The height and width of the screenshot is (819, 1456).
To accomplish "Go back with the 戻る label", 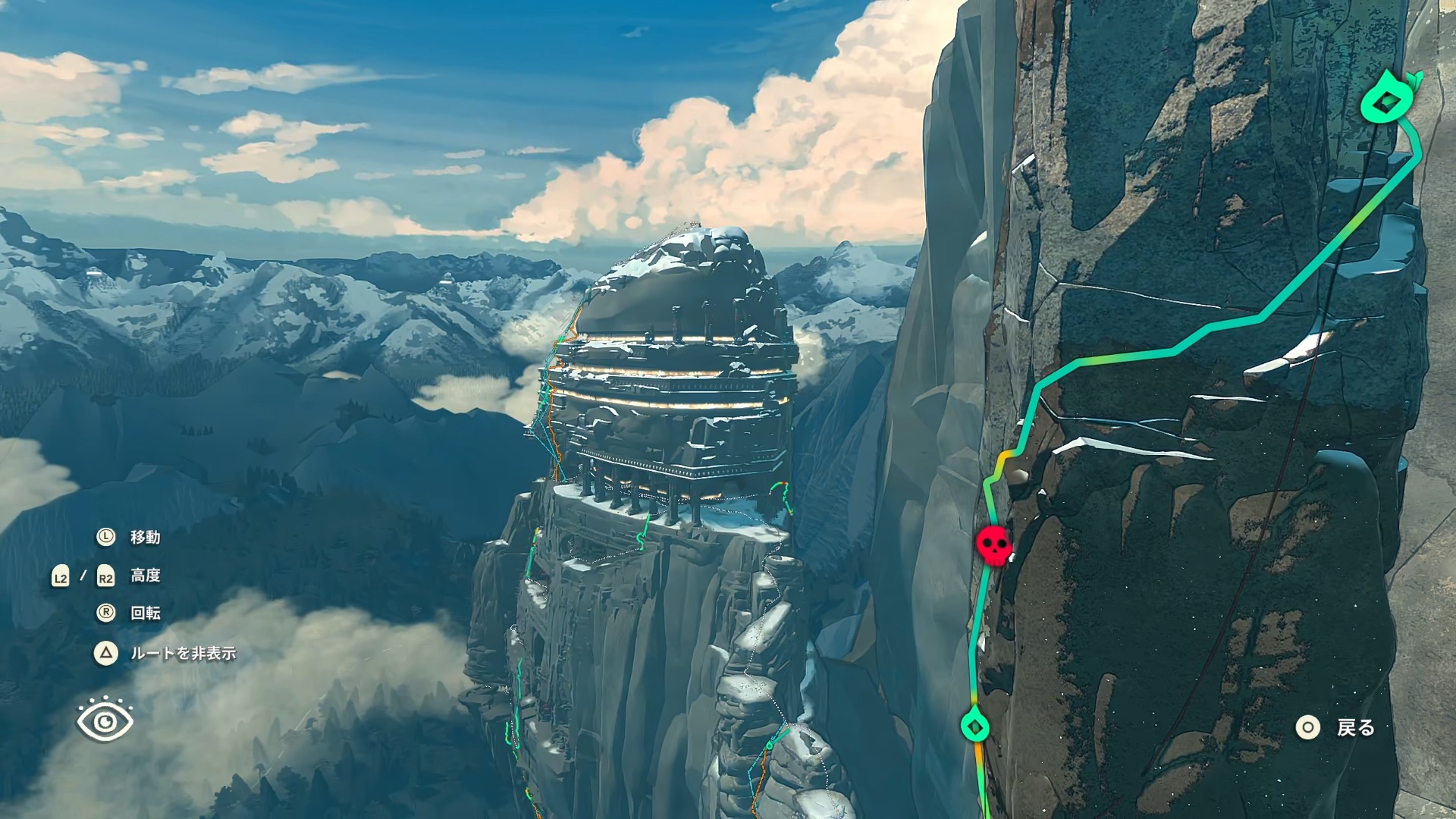I will click(x=1355, y=728).
